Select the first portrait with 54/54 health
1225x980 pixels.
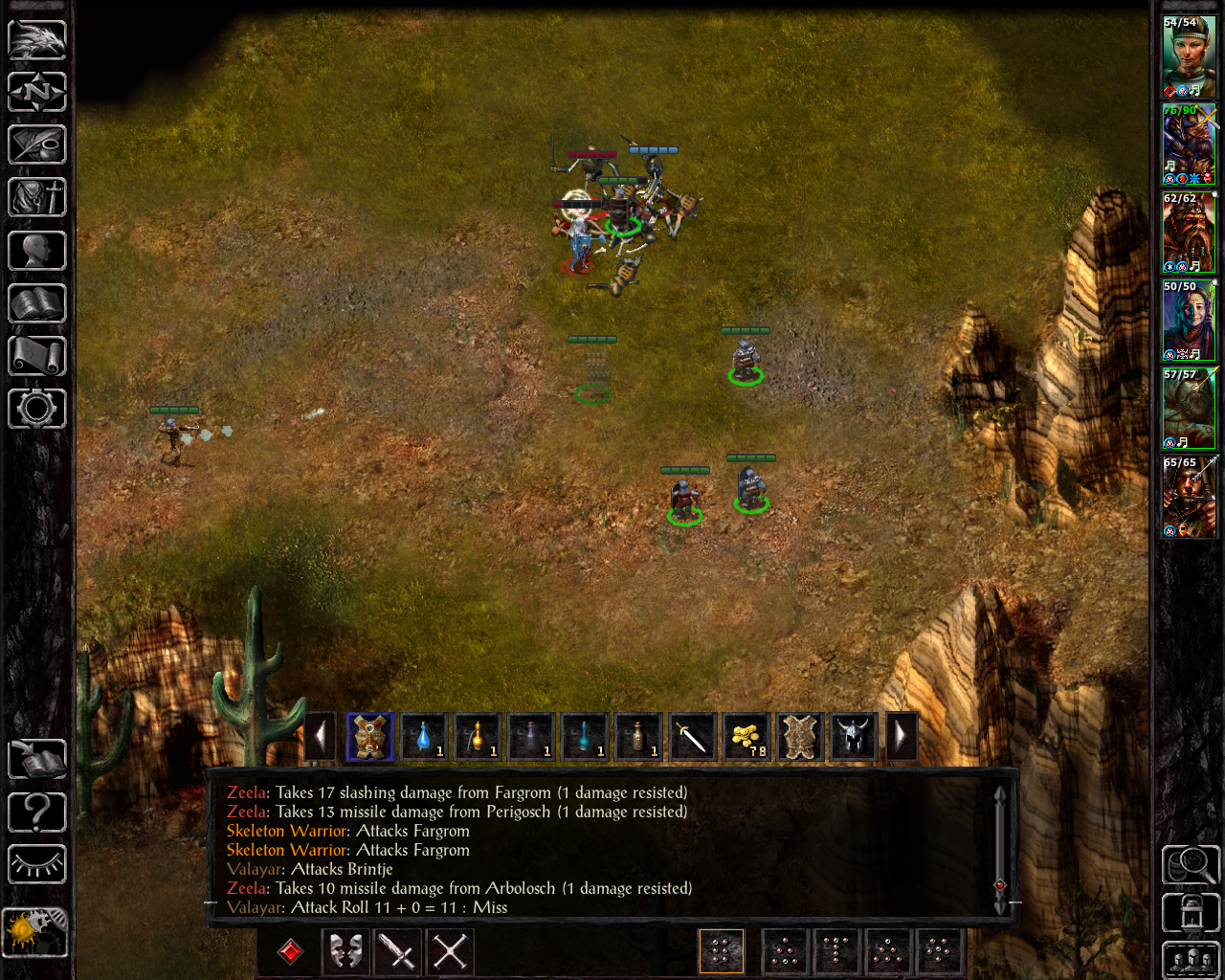click(x=1189, y=56)
